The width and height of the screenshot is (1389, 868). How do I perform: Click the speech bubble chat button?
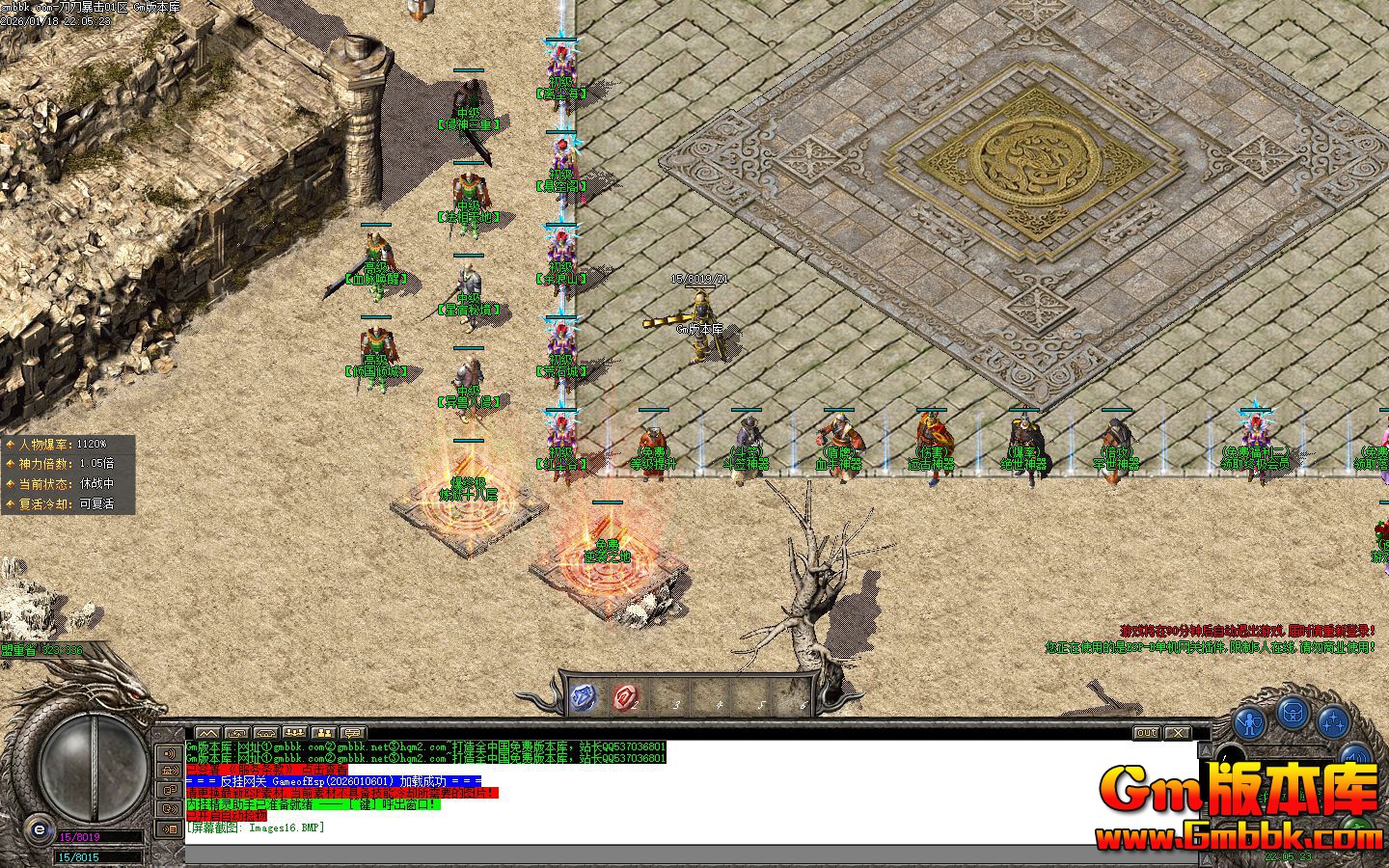click(x=353, y=733)
